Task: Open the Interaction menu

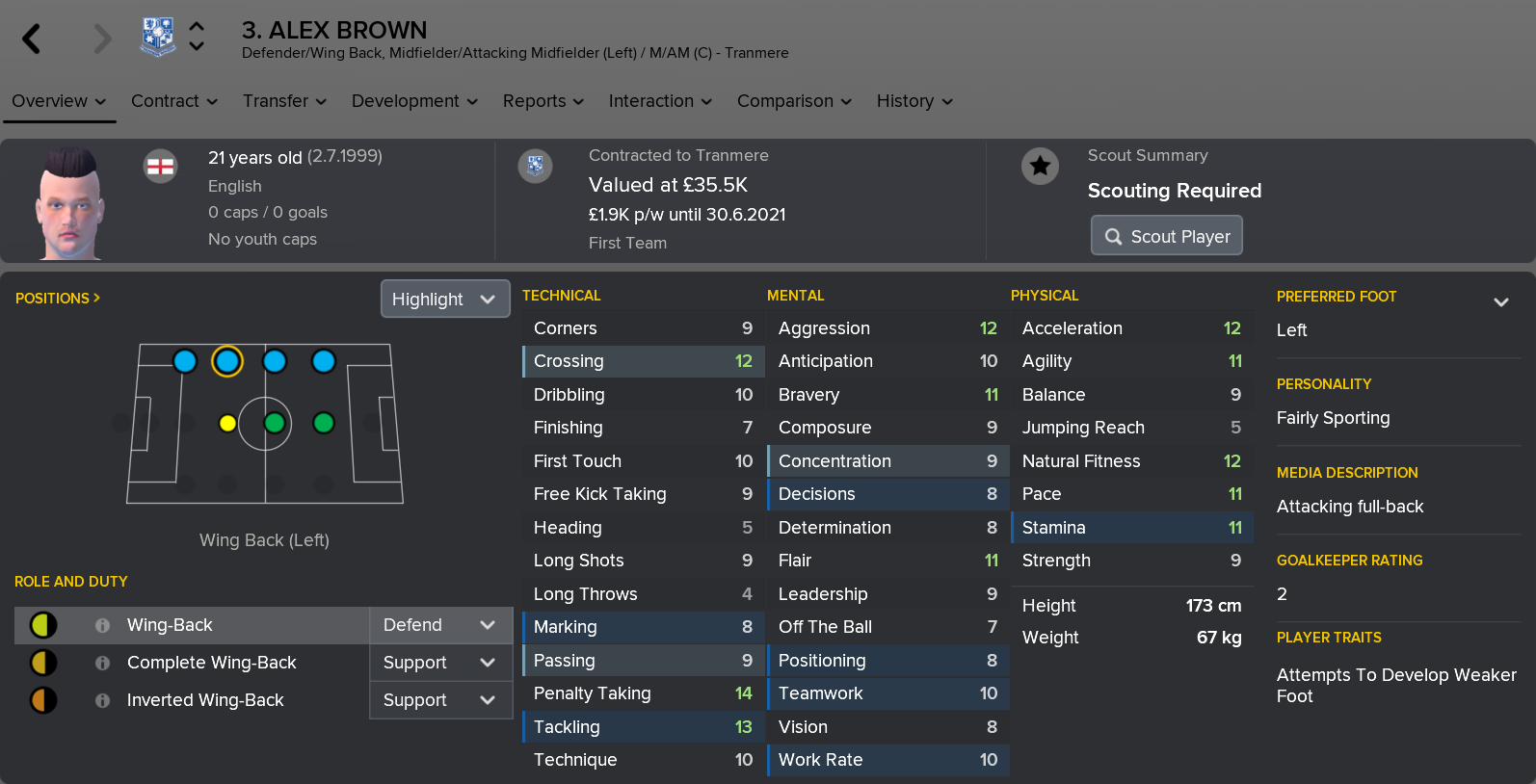Action: pyautogui.click(x=660, y=101)
